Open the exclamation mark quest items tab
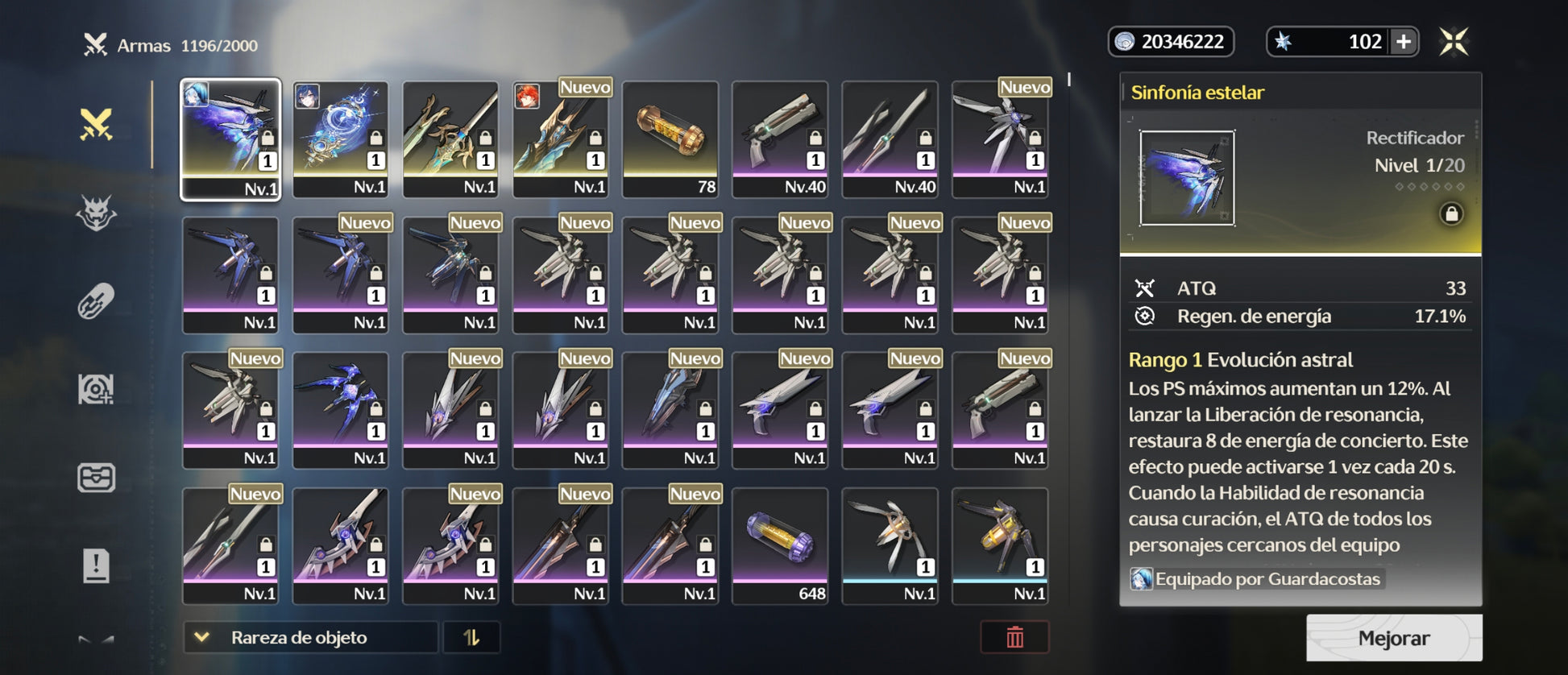1568x675 pixels. click(96, 565)
